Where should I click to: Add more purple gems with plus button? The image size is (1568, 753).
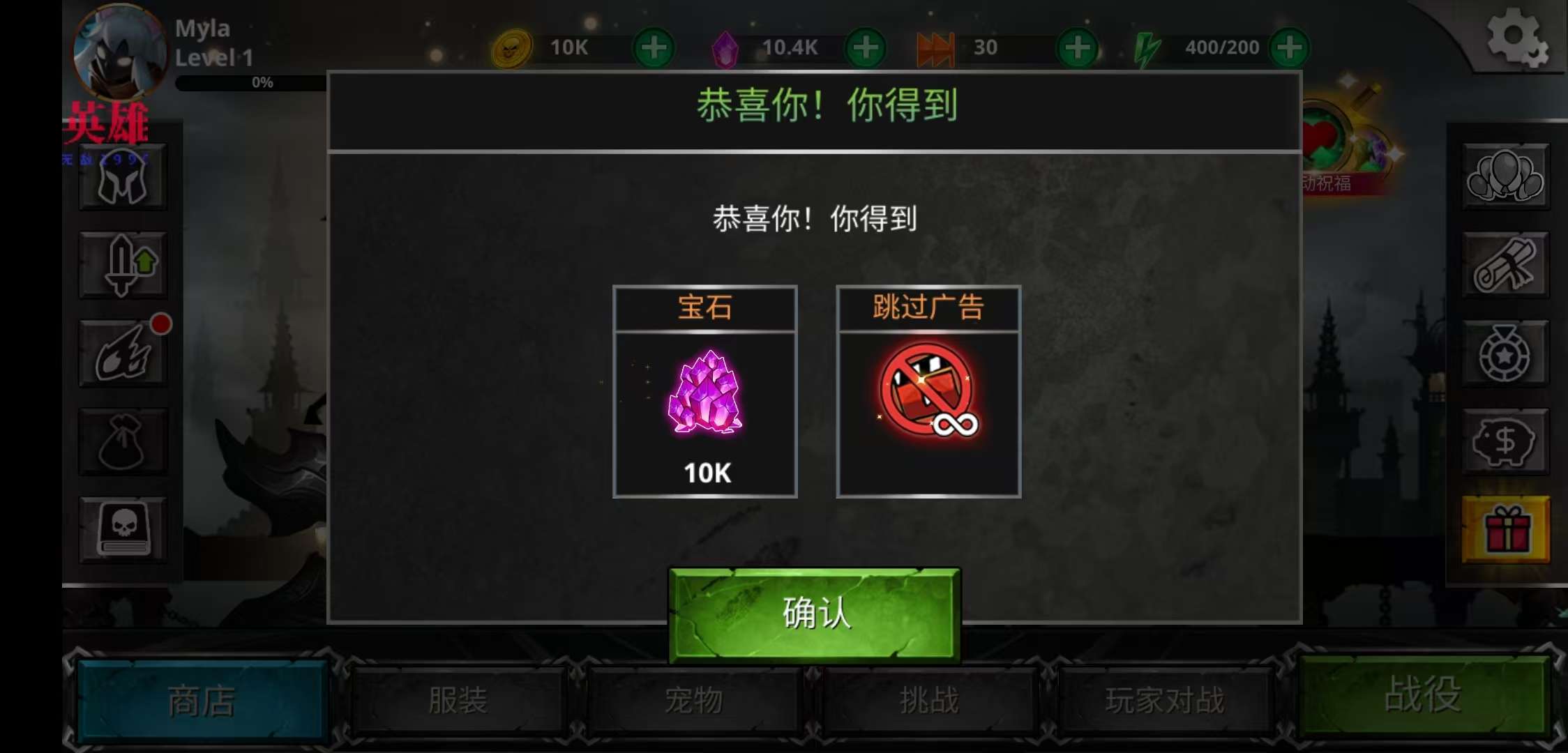click(x=866, y=48)
